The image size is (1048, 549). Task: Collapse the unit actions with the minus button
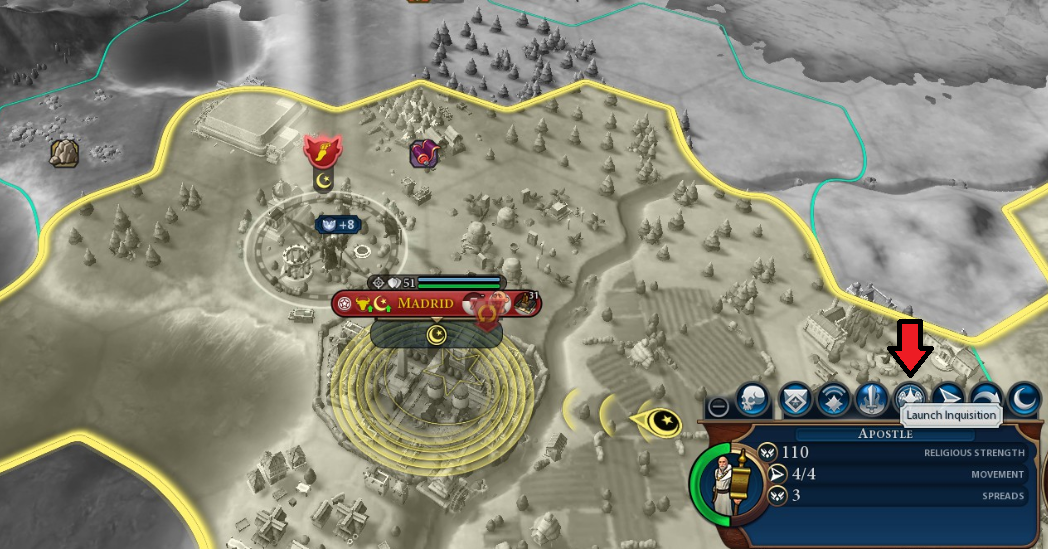pyautogui.click(x=718, y=406)
